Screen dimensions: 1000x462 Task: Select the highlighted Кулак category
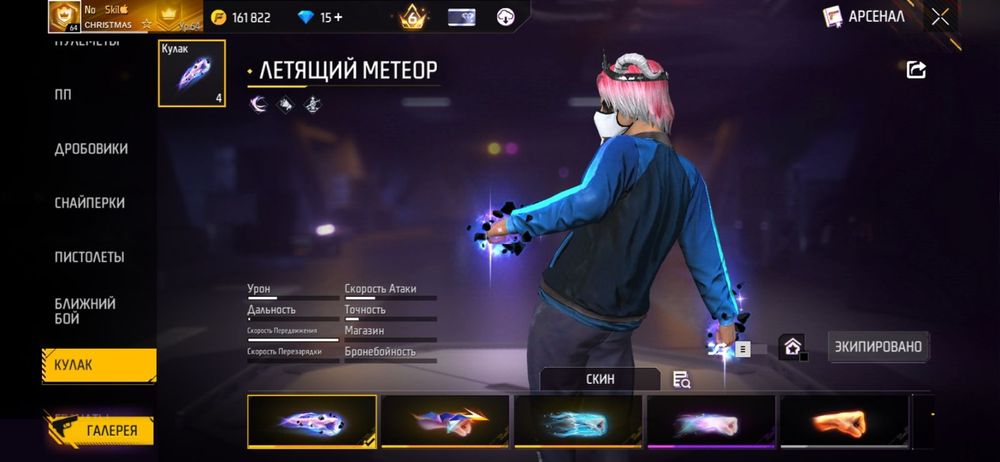98,365
